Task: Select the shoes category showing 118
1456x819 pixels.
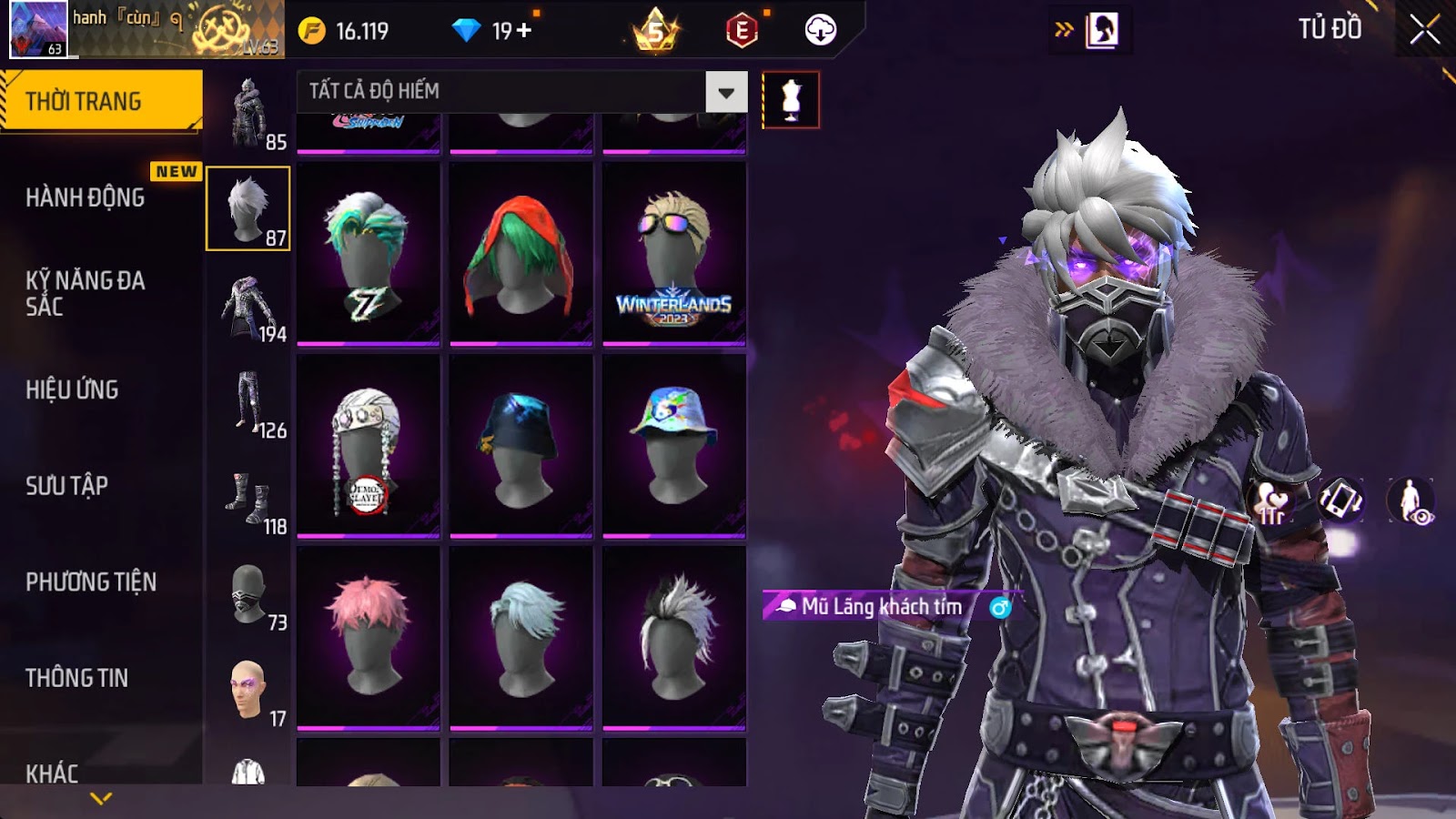Action: pos(248,500)
